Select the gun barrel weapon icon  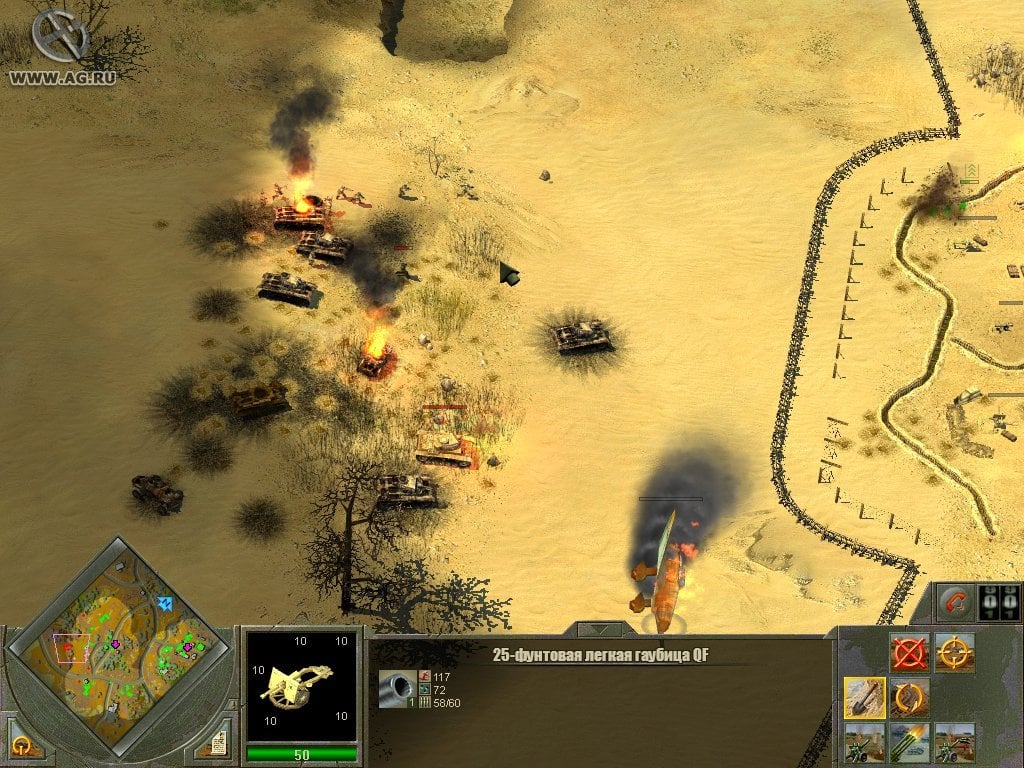pyautogui.click(x=393, y=689)
